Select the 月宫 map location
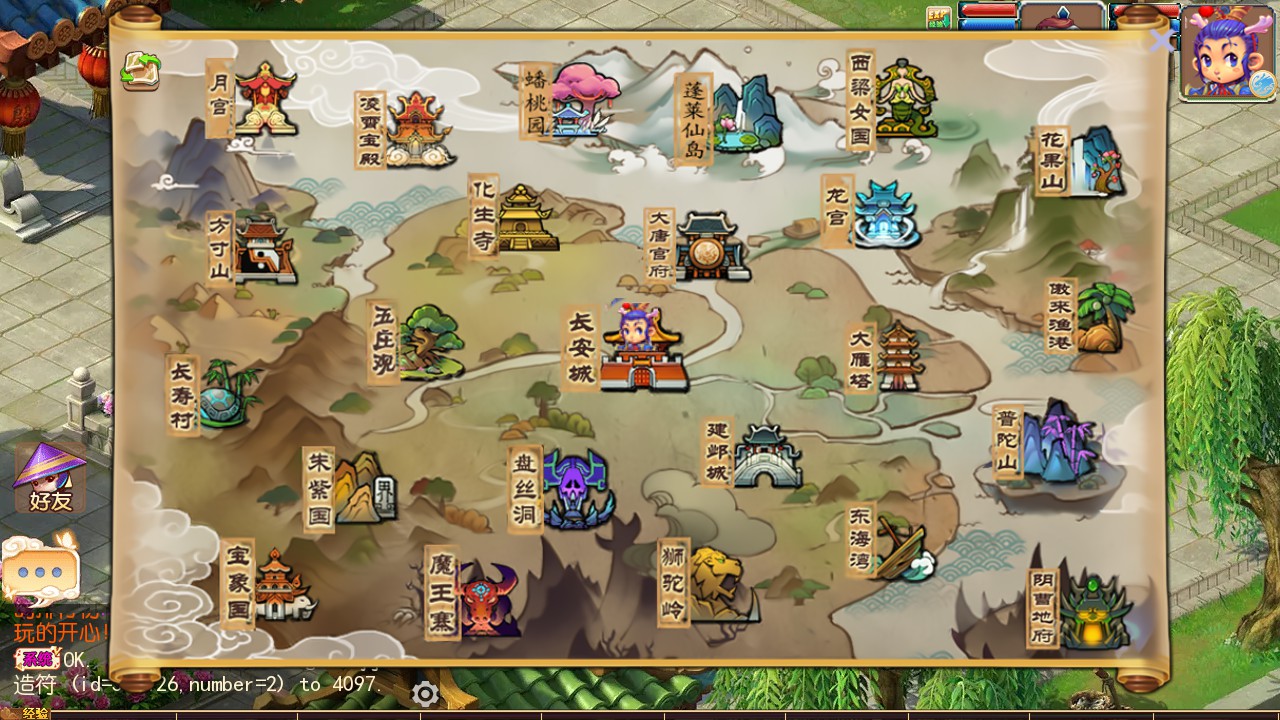This screenshot has height=720, width=1280. coord(264,99)
